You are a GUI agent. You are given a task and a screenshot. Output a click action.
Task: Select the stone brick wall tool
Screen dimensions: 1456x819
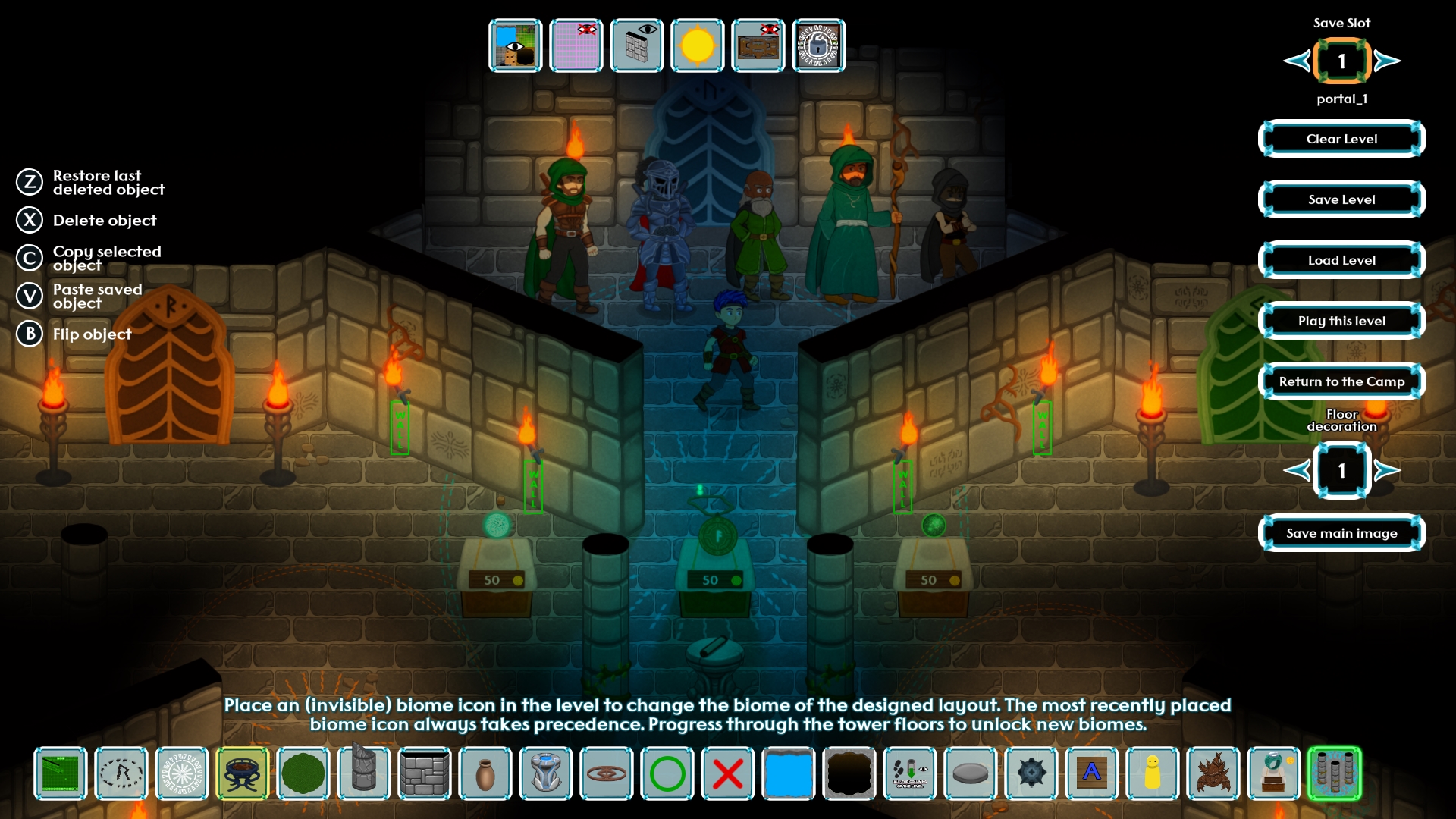tap(425, 773)
